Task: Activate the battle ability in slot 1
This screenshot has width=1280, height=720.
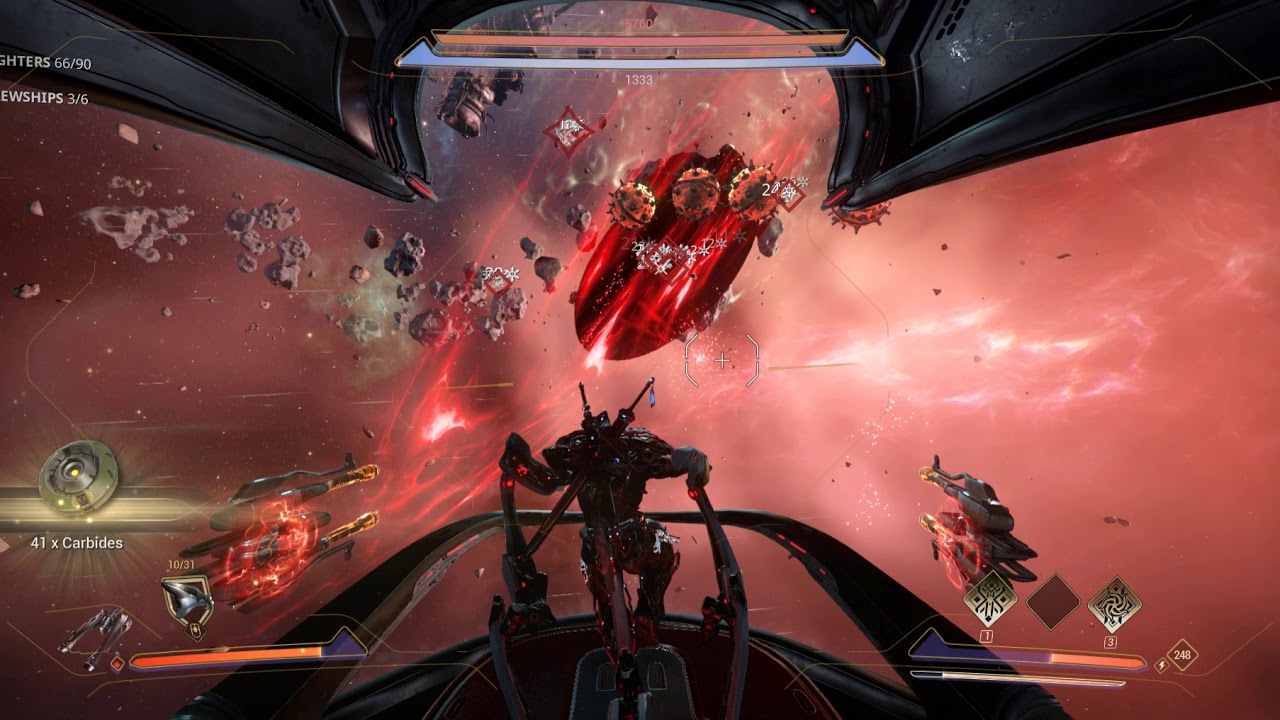Action: pos(990,600)
